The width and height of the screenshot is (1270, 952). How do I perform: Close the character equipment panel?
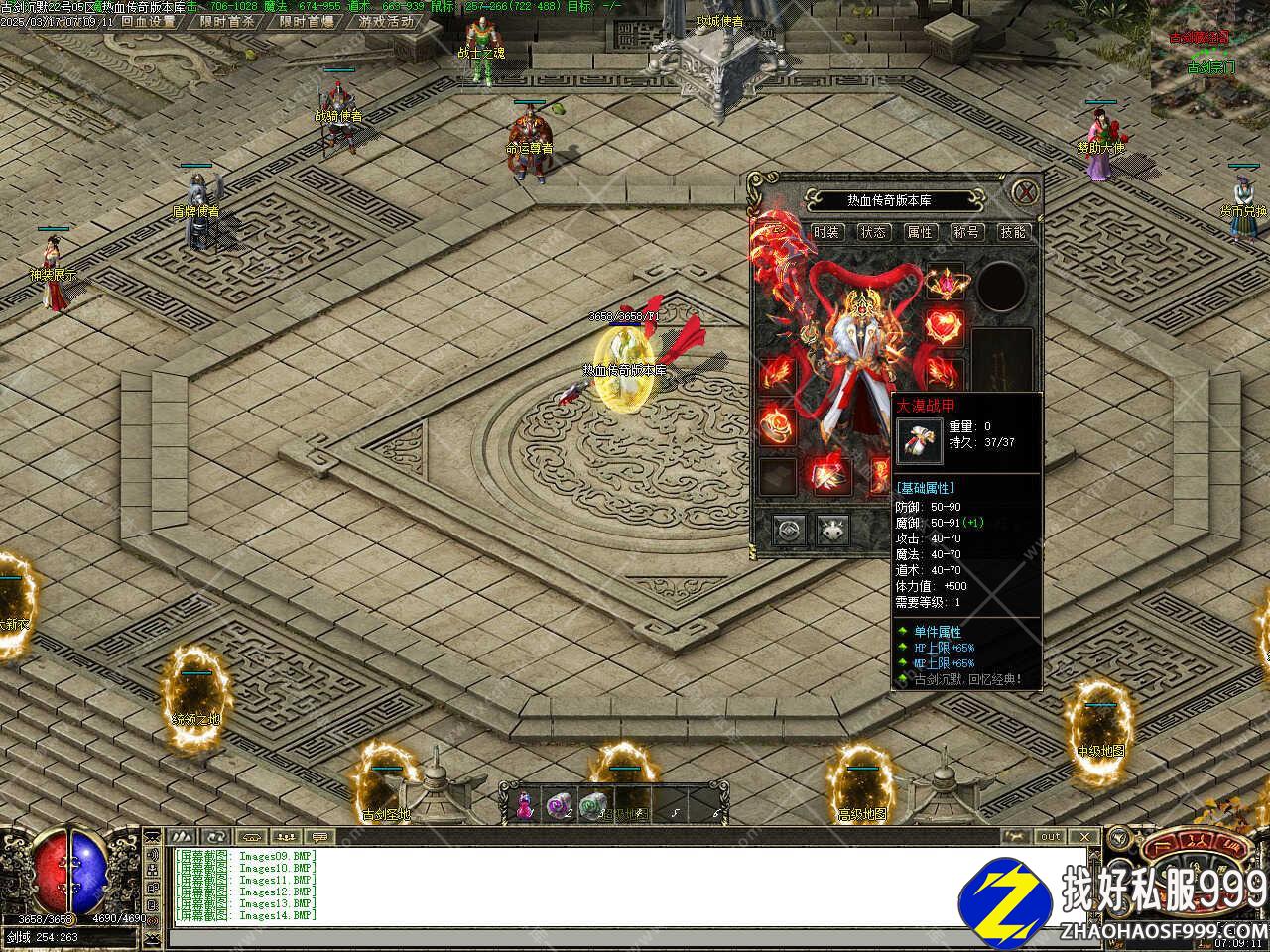1026,190
